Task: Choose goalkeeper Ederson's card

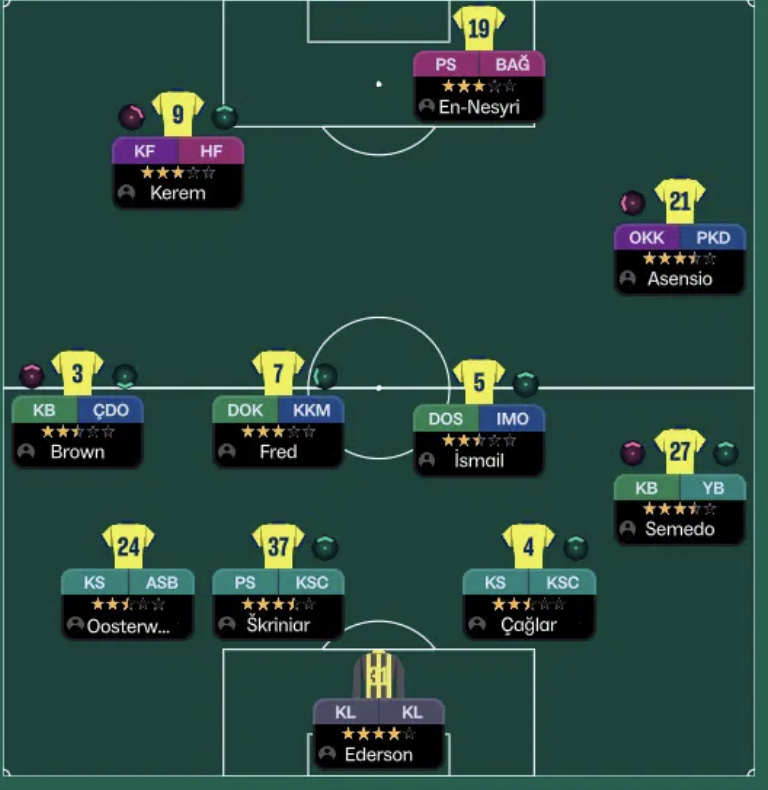Action: click(379, 754)
